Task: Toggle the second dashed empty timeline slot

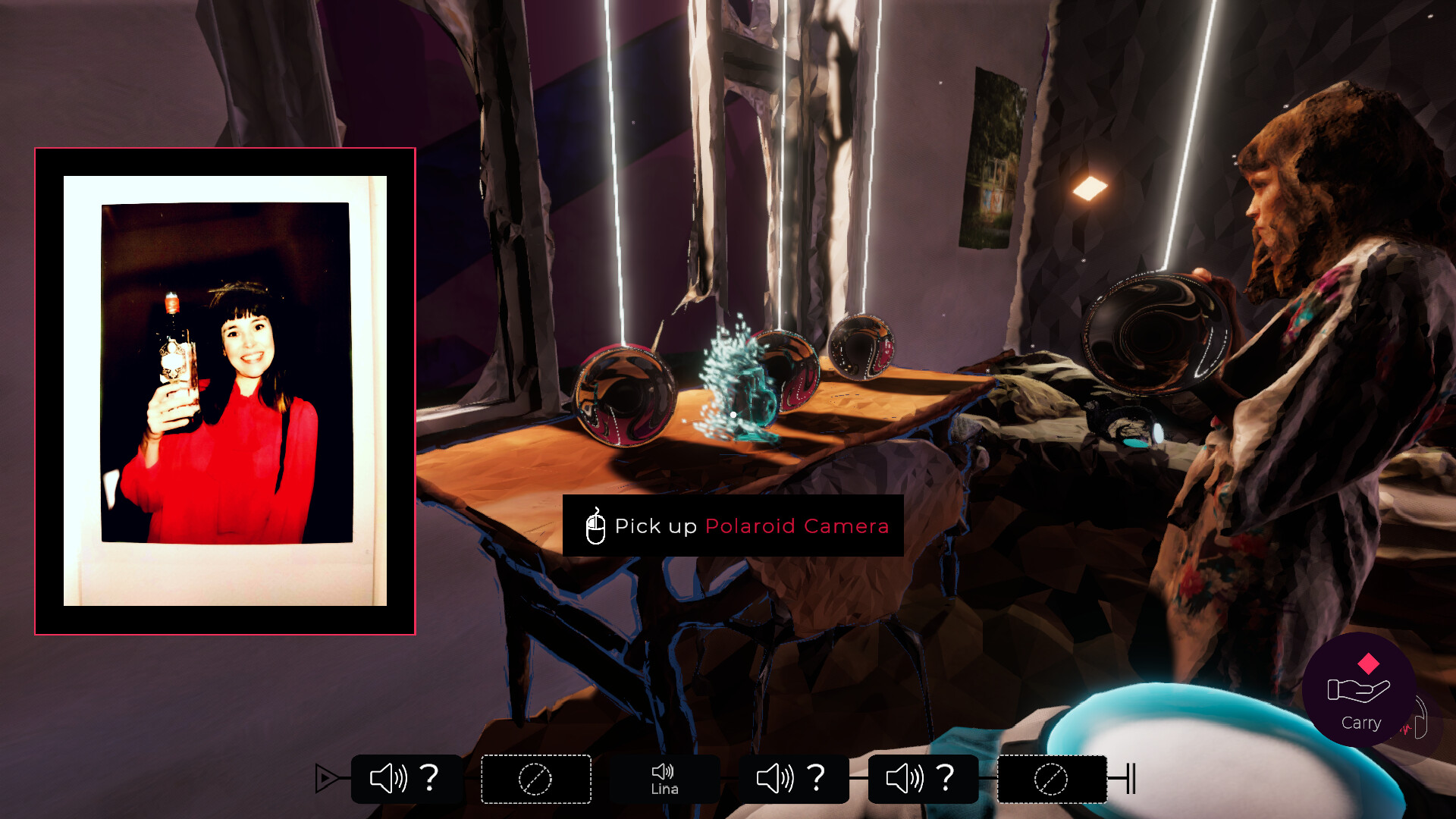Action: [536, 778]
